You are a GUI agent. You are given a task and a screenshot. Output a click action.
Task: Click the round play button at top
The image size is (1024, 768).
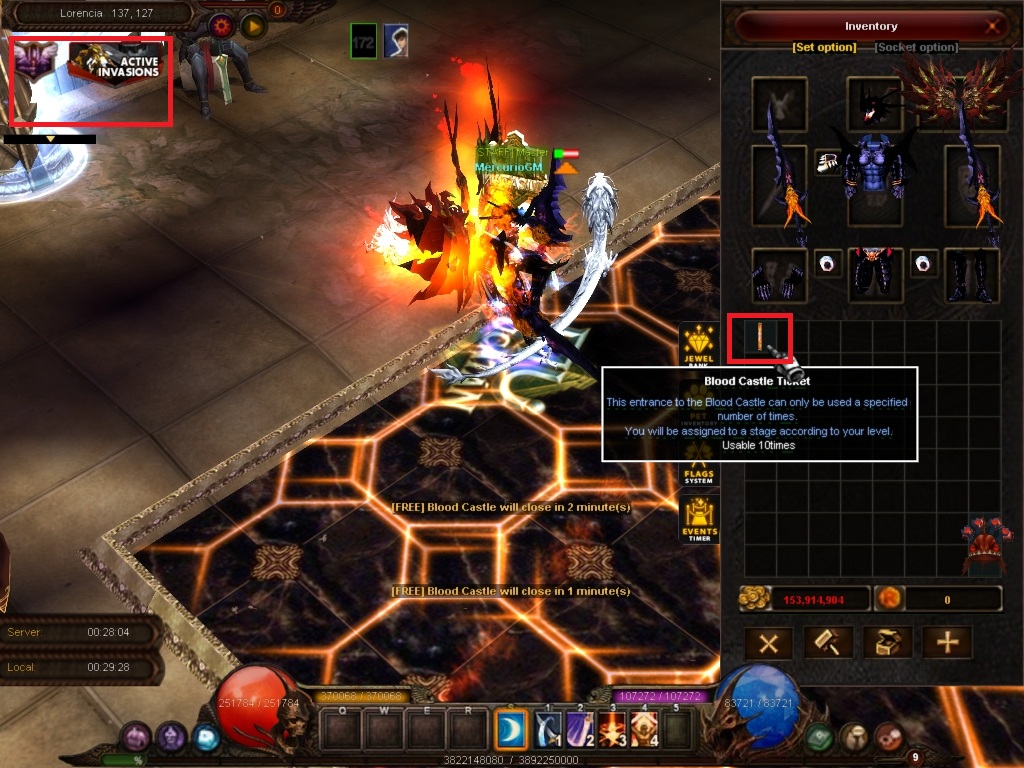[252, 25]
